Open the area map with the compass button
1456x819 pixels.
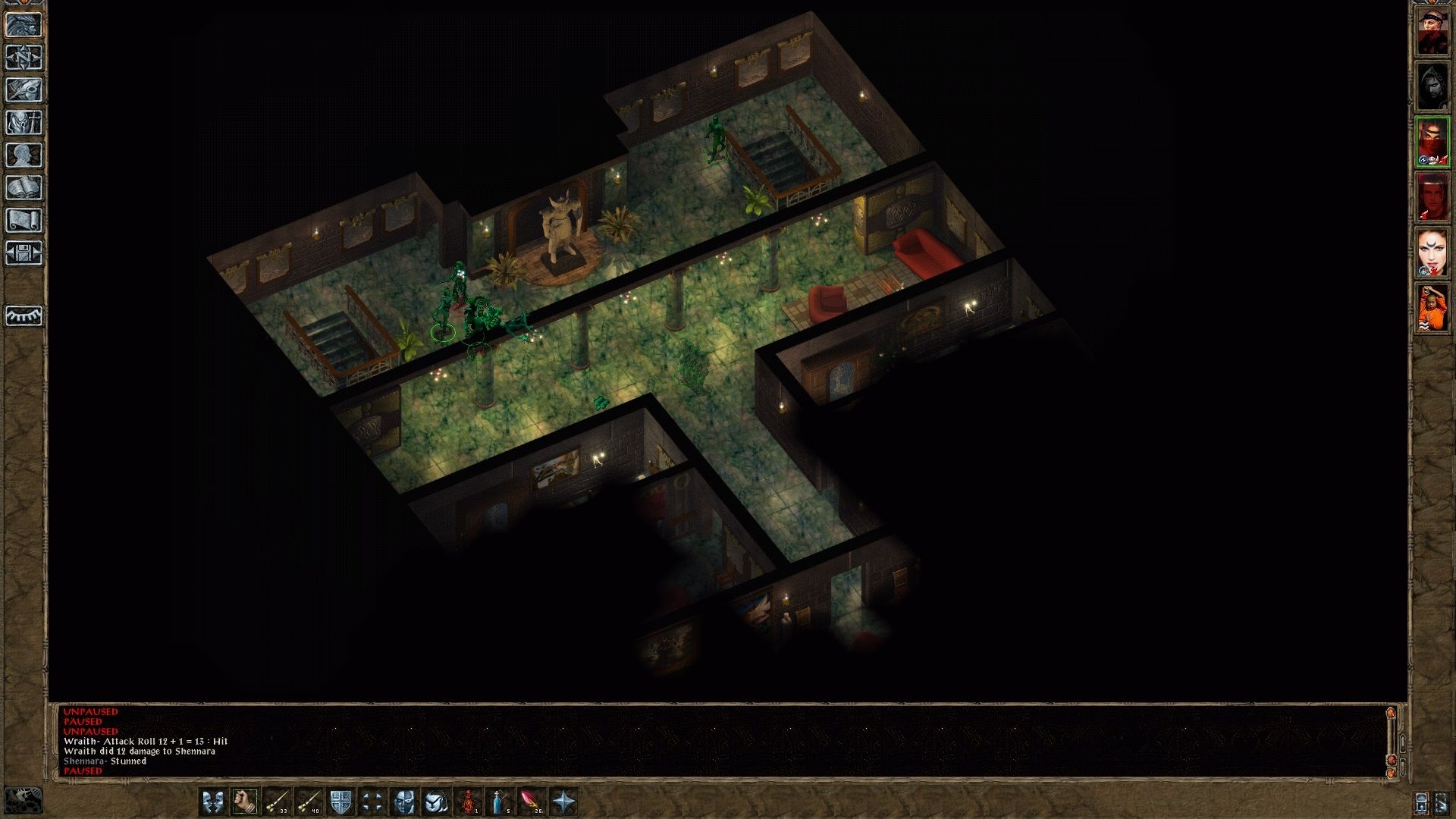point(24,58)
